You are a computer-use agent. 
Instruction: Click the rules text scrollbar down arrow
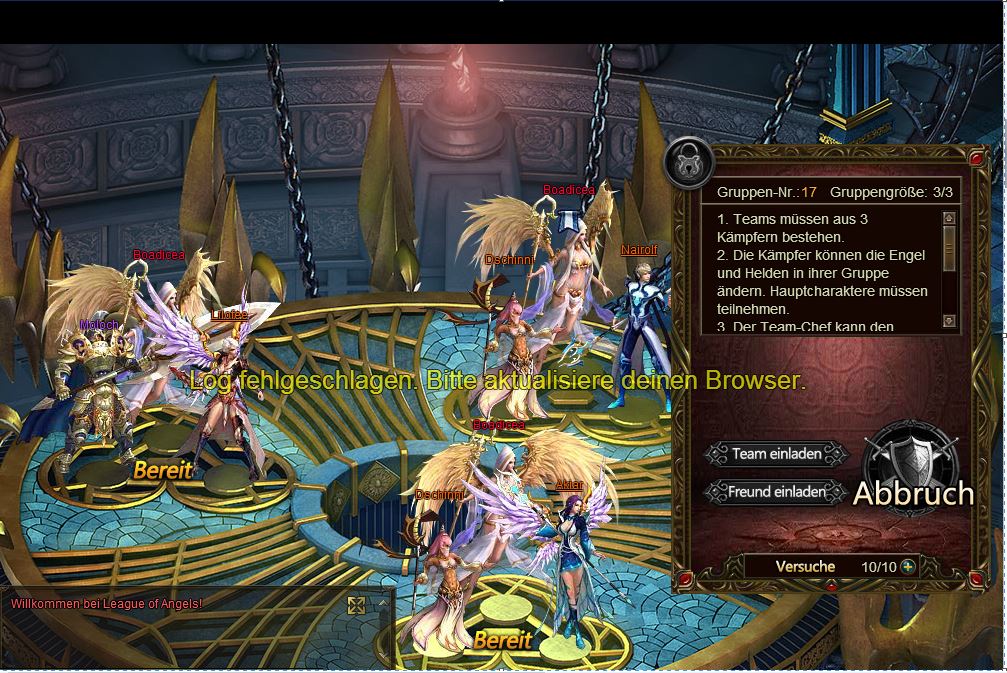point(949,322)
